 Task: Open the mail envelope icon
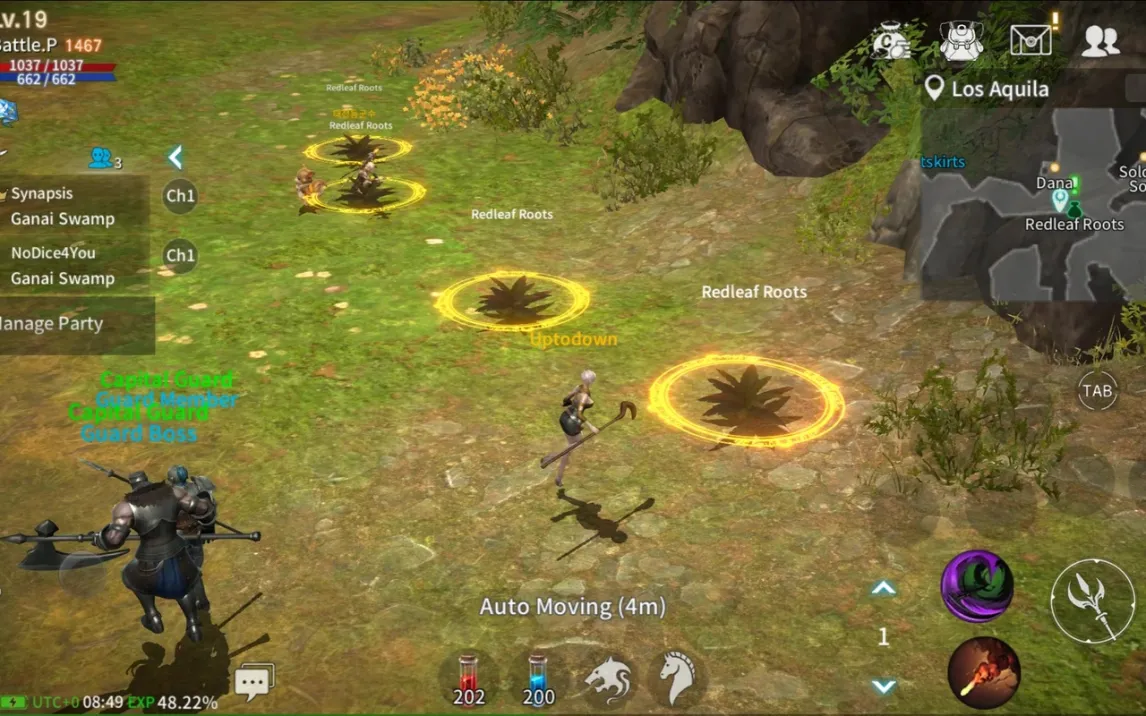pyautogui.click(x=1031, y=40)
